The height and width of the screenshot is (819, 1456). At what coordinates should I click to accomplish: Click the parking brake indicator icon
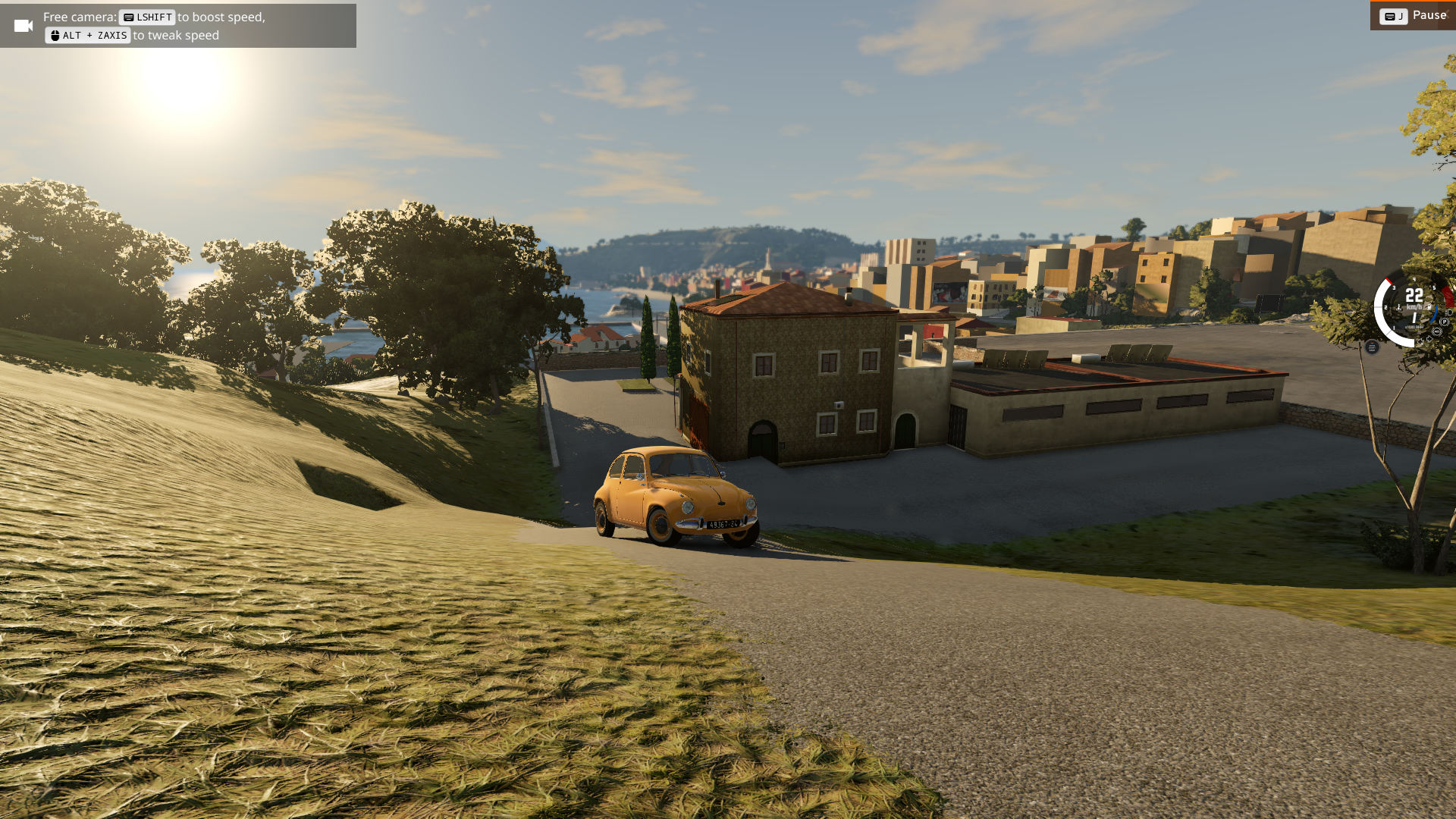(x=1444, y=322)
